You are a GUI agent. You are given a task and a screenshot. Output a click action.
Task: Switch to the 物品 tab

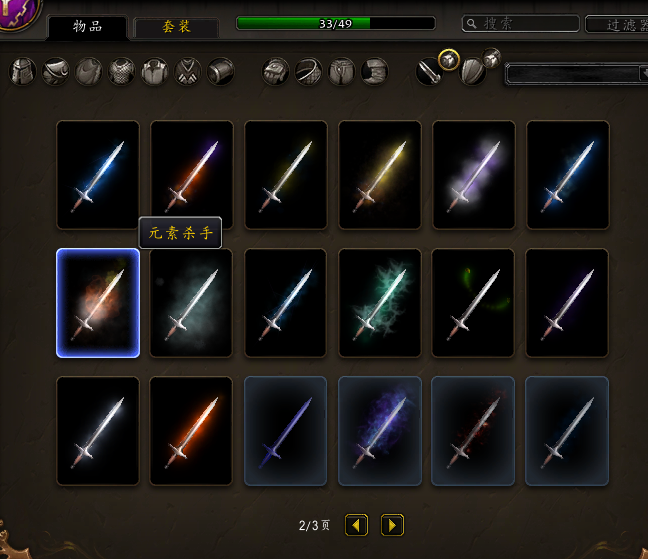(x=87, y=26)
